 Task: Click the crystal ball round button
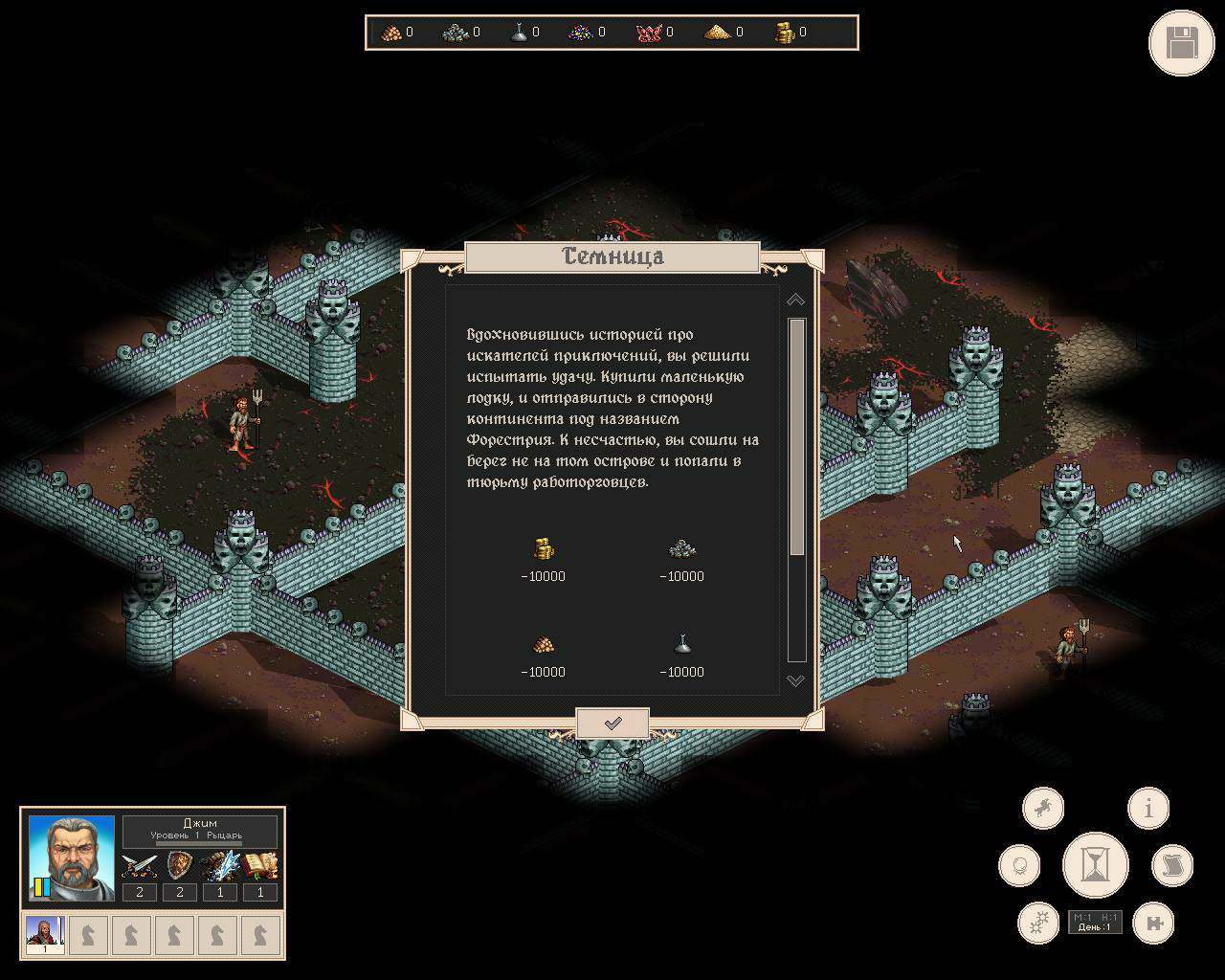coord(1019,866)
